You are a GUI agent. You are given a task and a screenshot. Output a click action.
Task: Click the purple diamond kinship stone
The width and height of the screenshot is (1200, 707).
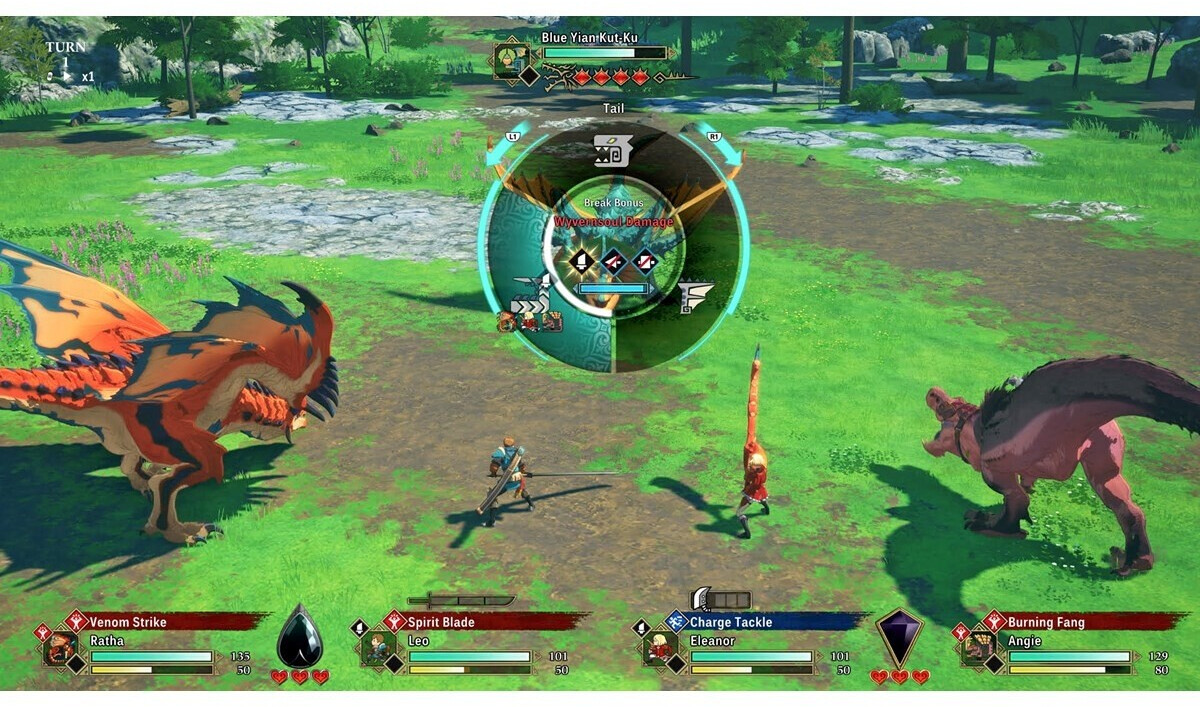pyautogui.click(x=899, y=636)
